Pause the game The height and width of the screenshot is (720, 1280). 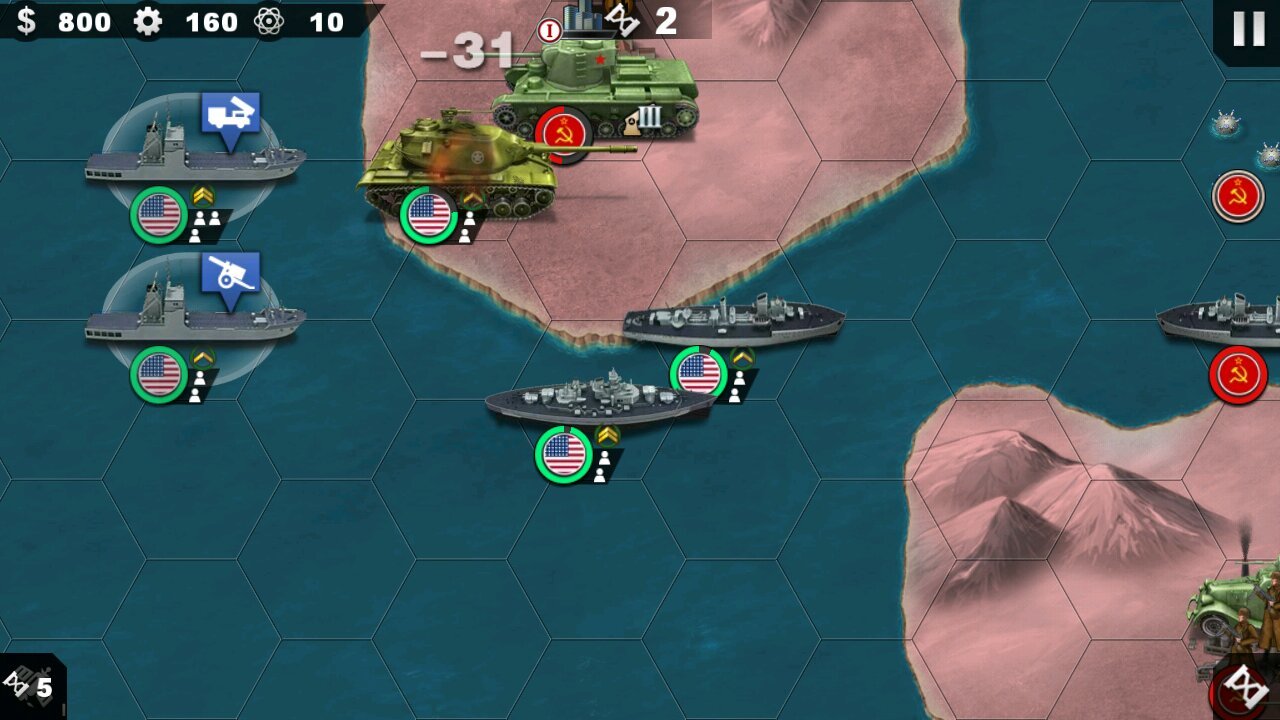pyautogui.click(x=1248, y=29)
